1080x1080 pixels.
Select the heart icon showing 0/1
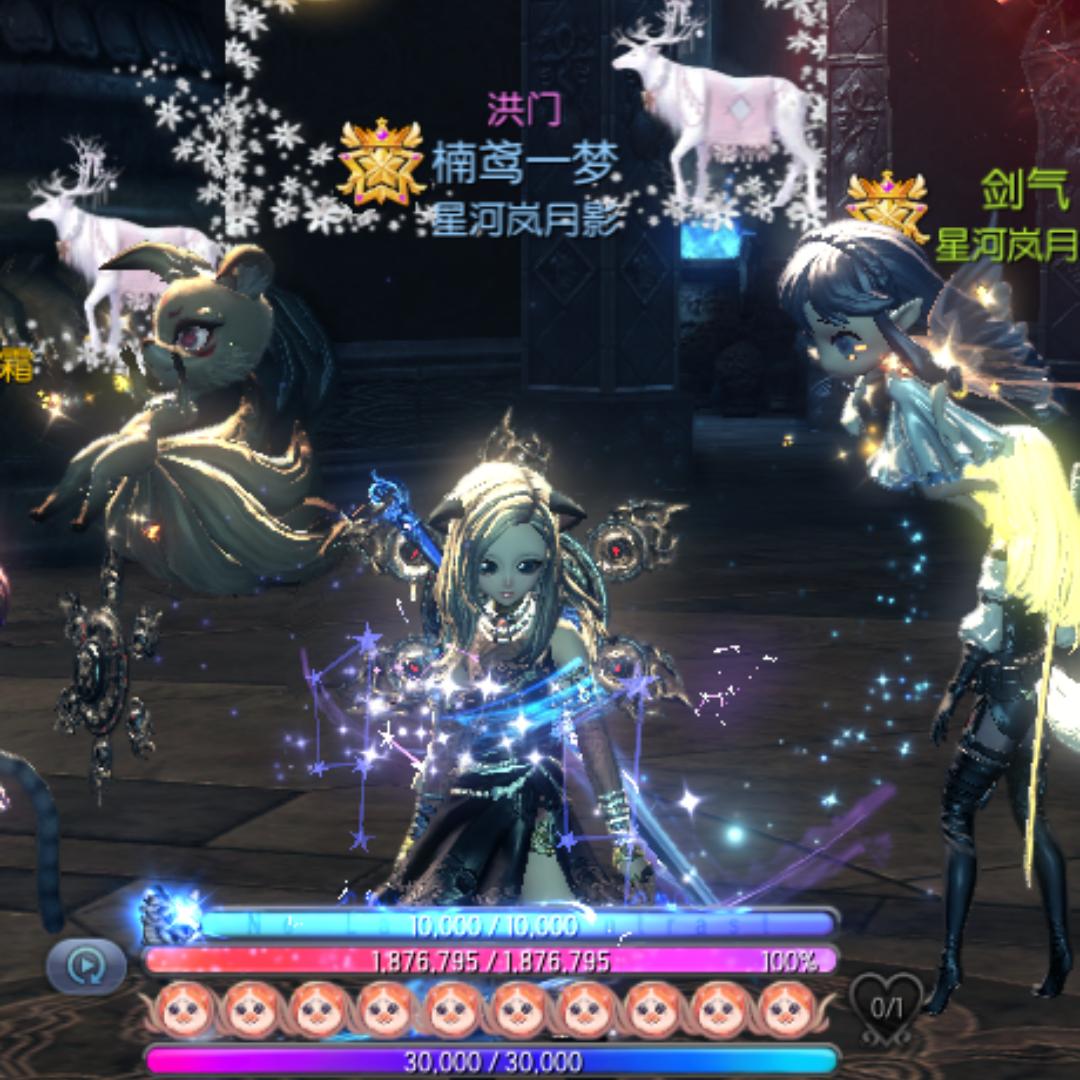click(x=886, y=1003)
